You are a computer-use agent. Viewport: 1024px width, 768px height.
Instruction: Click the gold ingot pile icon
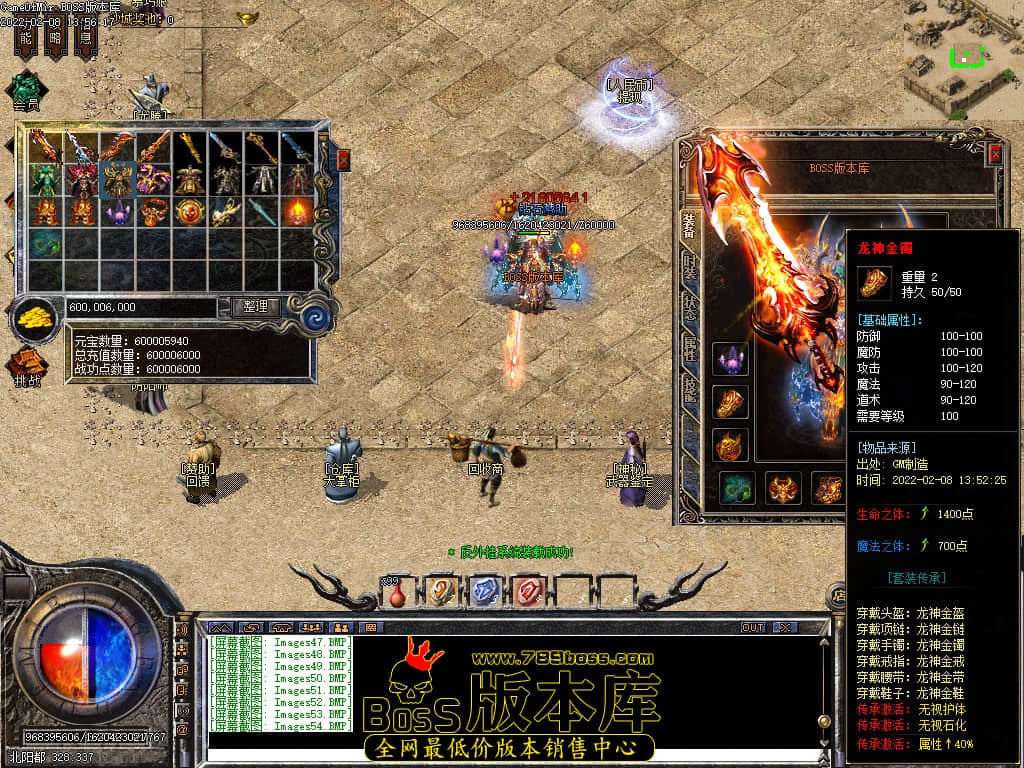35,319
